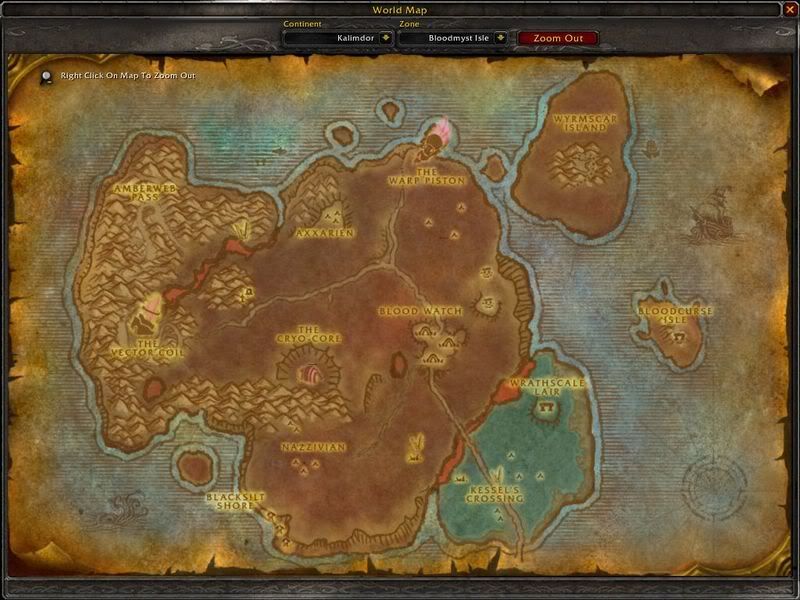Screen dimensions: 800x600
Task: Click the red Zoom Out button
Action: tap(558, 38)
